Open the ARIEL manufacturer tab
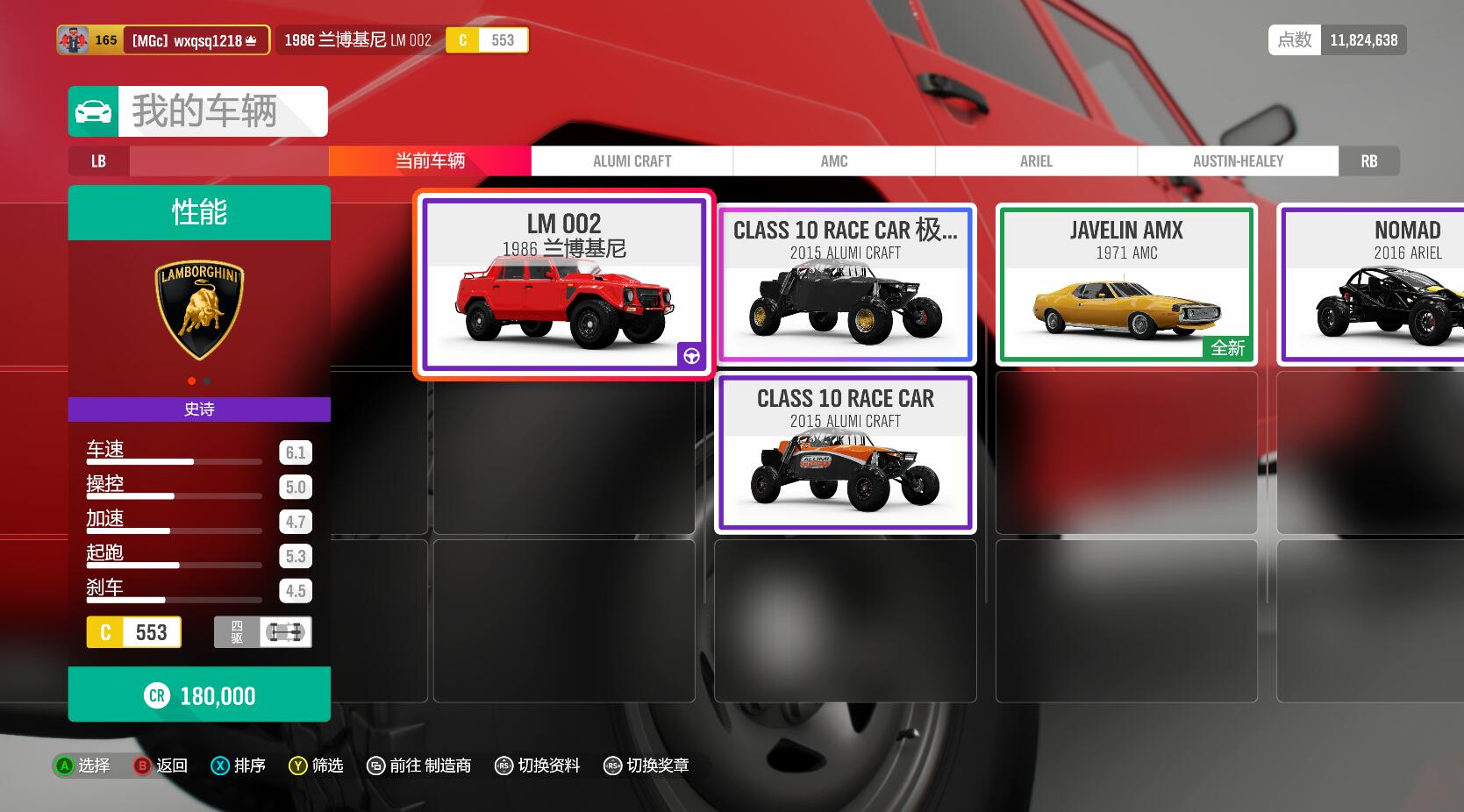Screen dimensions: 1464x812 (1036, 161)
